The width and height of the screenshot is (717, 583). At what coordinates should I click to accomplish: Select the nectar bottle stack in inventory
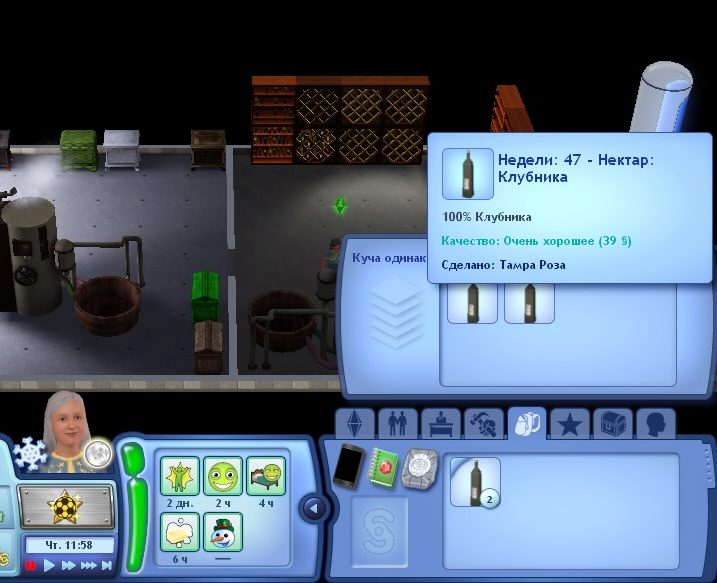click(474, 481)
